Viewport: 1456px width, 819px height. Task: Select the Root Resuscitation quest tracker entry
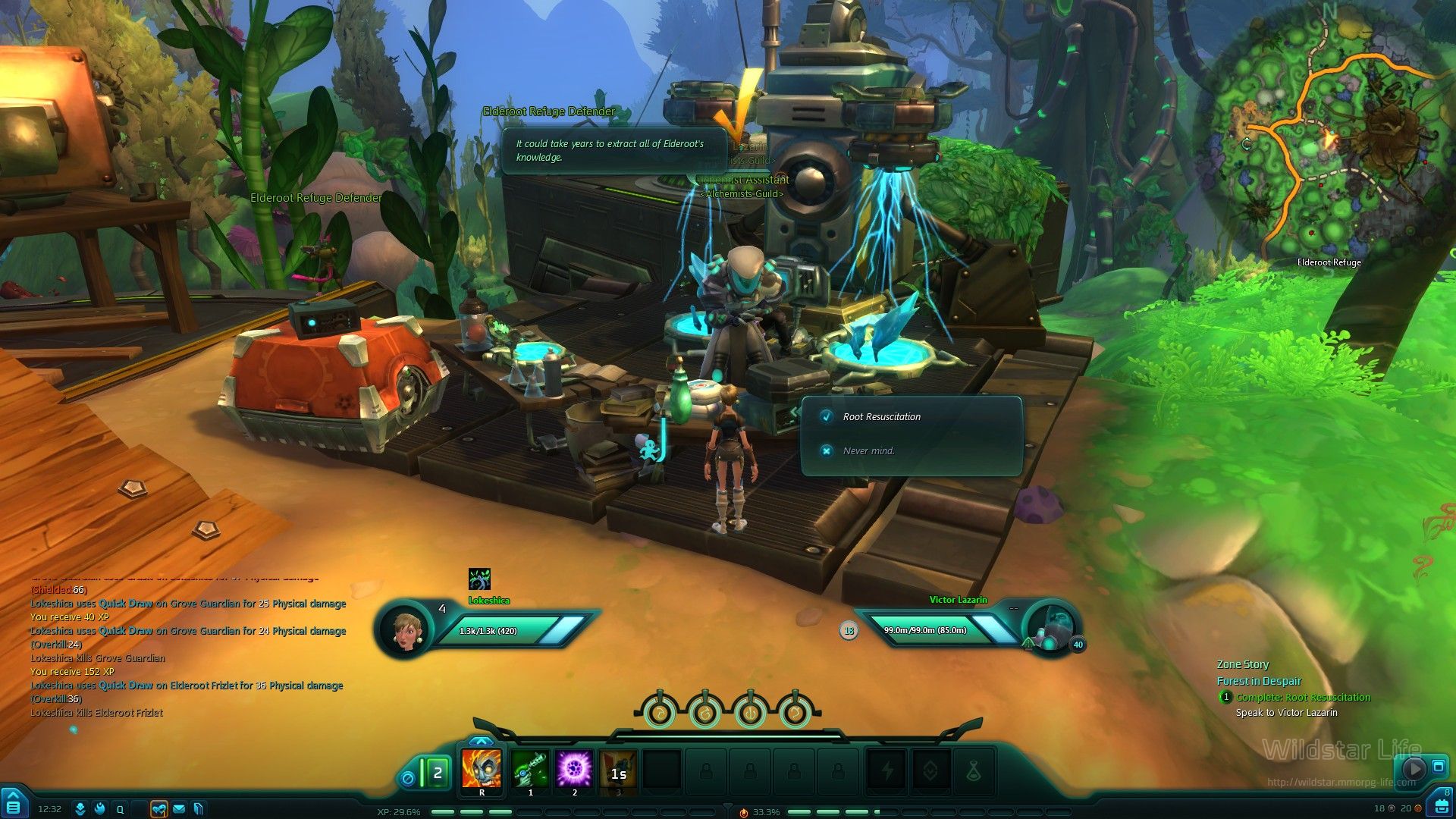[1303, 698]
